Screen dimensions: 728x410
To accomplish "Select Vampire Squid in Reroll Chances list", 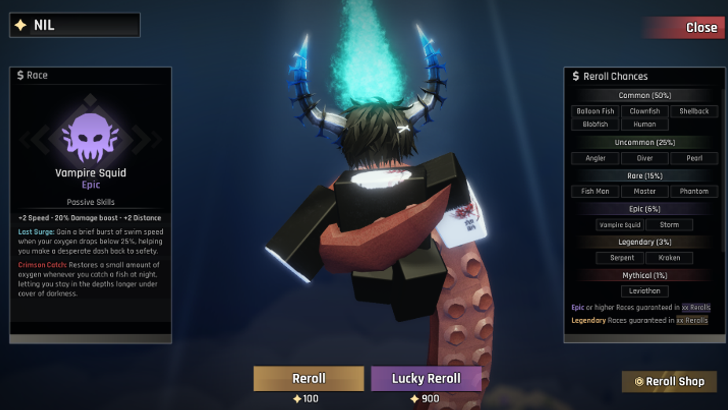I will [620, 225].
